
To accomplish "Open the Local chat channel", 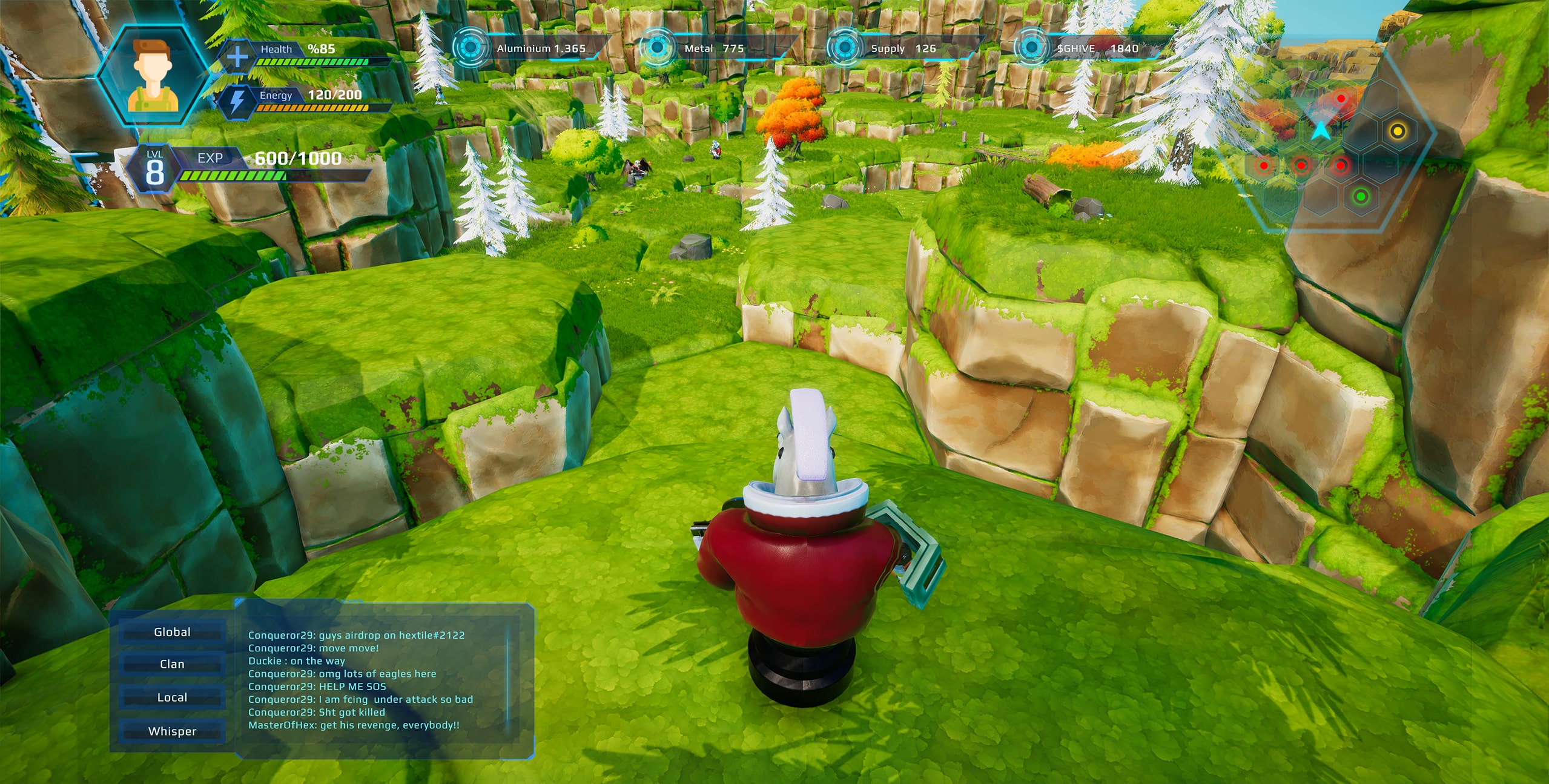I will (x=172, y=697).
